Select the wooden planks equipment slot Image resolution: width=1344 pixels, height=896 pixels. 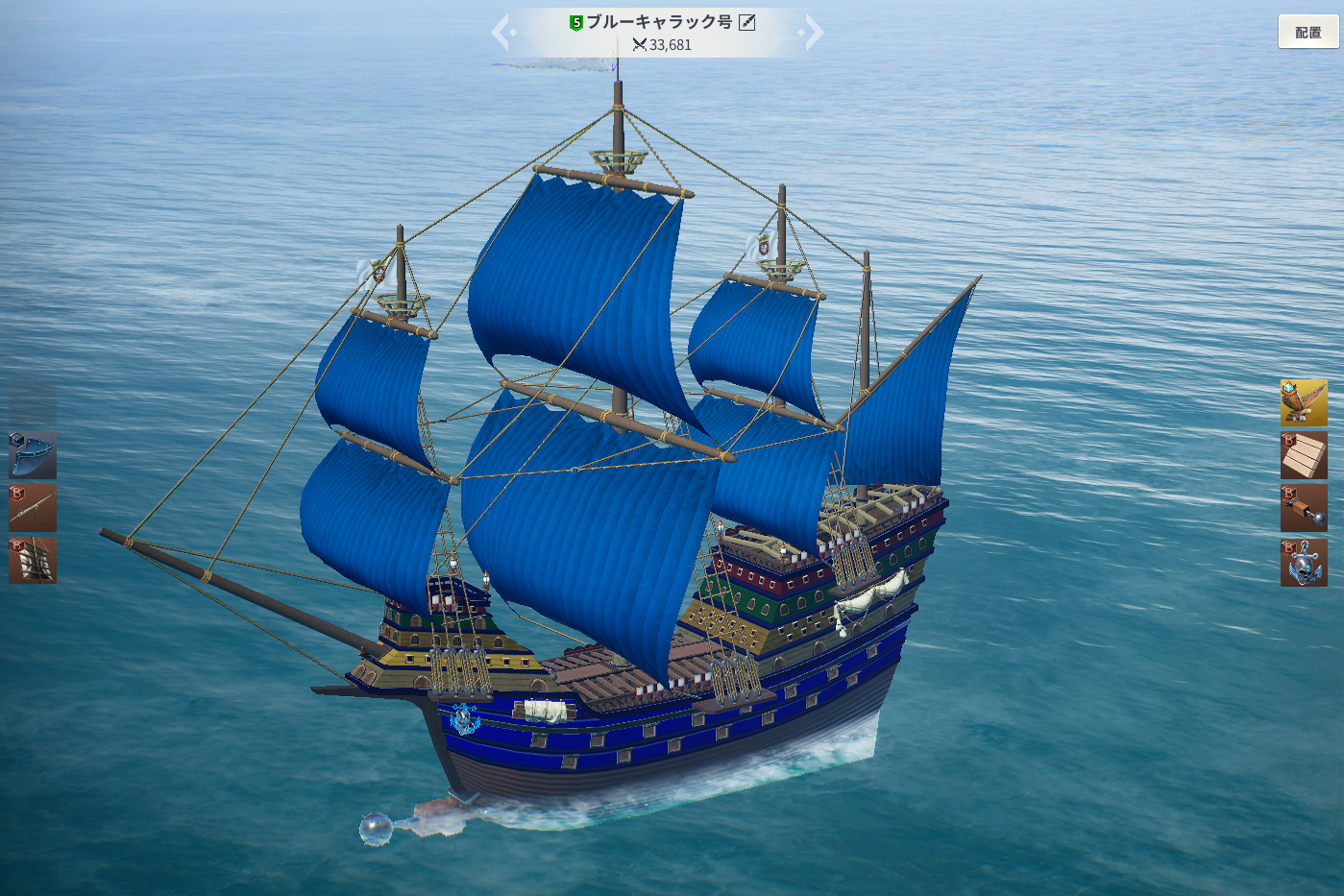1303,455
